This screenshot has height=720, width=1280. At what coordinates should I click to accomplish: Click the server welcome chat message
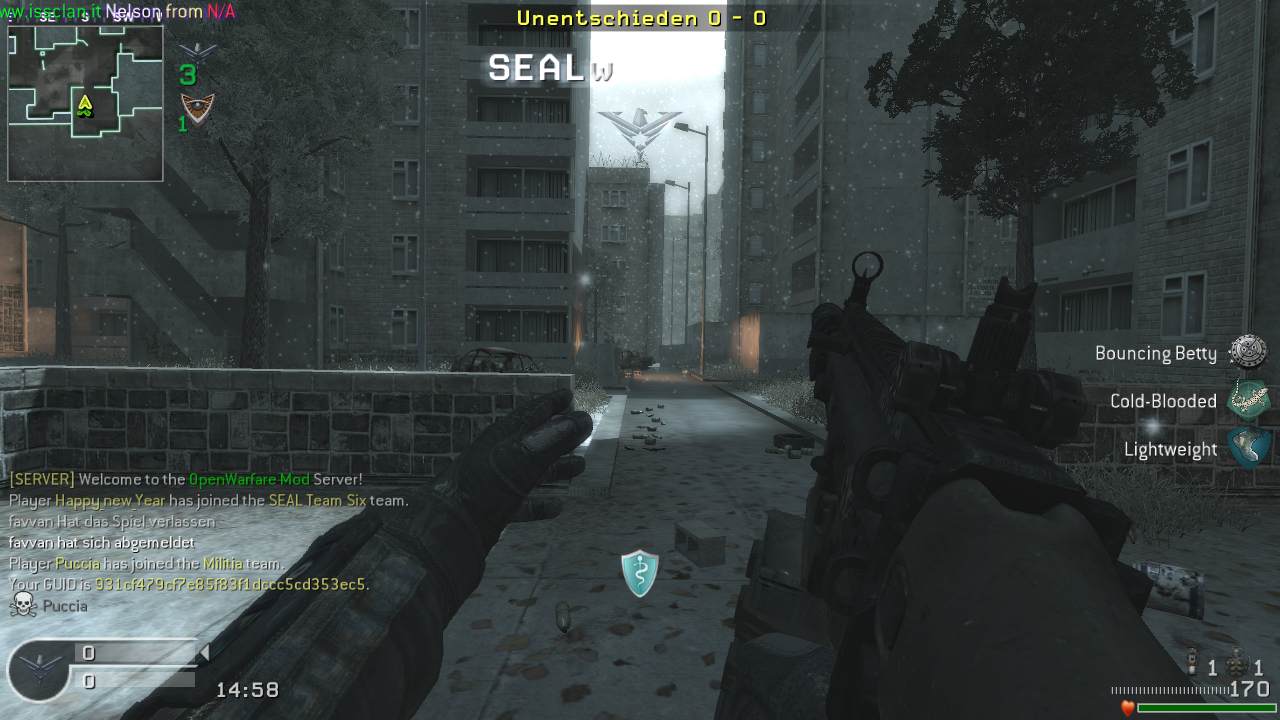[x=186, y=480]
